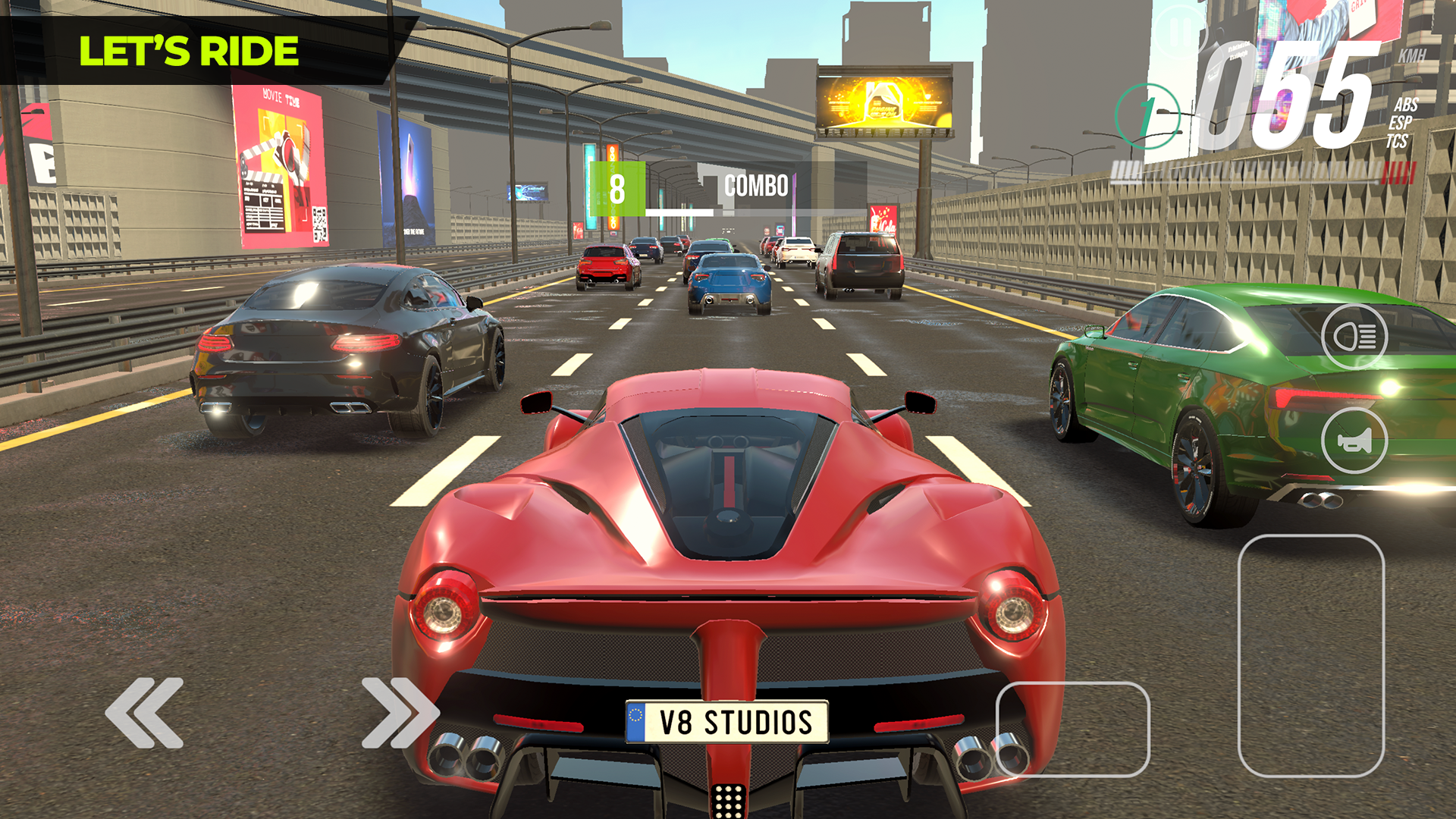Honk the horn button
This screenshot has width=1456, height=819.
pos(1354,441)
